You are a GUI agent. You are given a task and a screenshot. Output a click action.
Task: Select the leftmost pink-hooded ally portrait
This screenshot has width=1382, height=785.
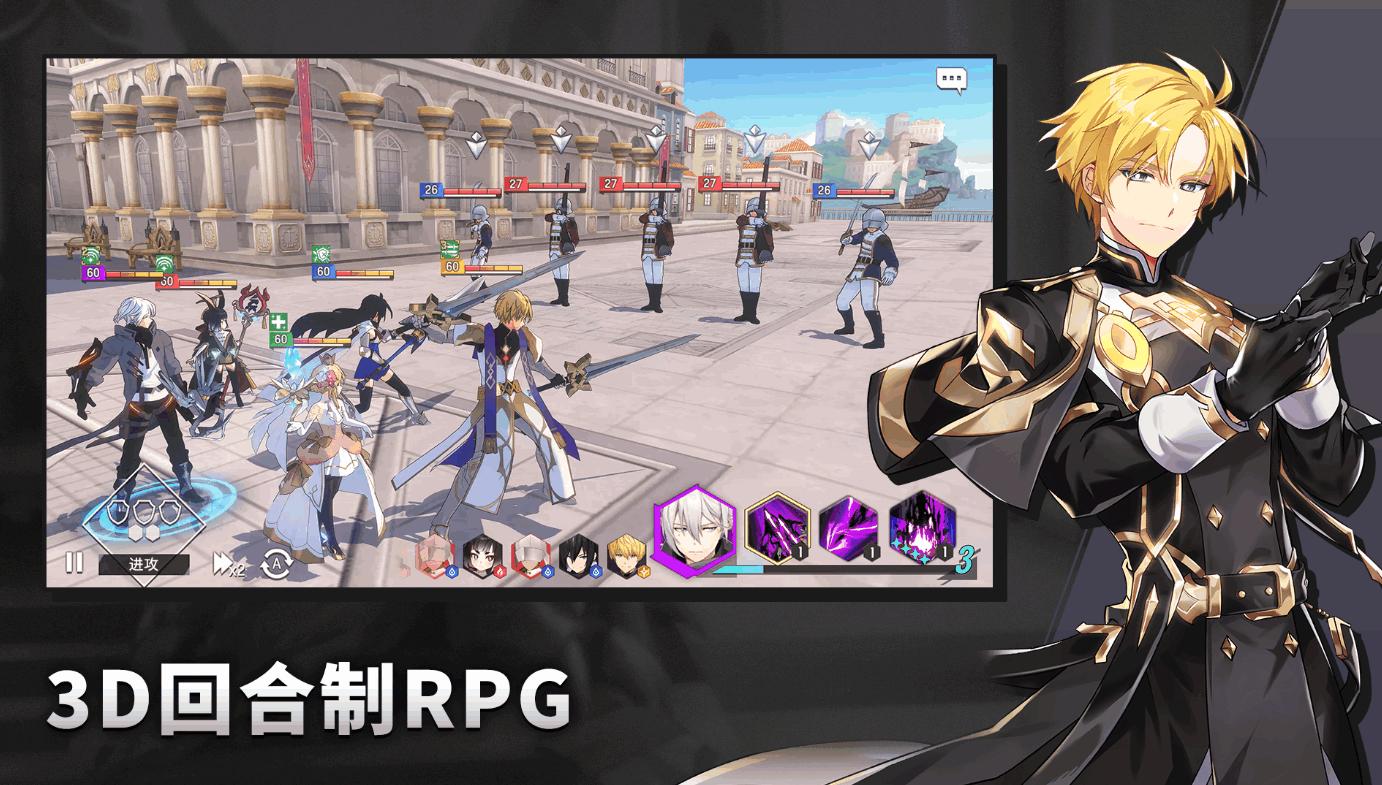(434, 550)
